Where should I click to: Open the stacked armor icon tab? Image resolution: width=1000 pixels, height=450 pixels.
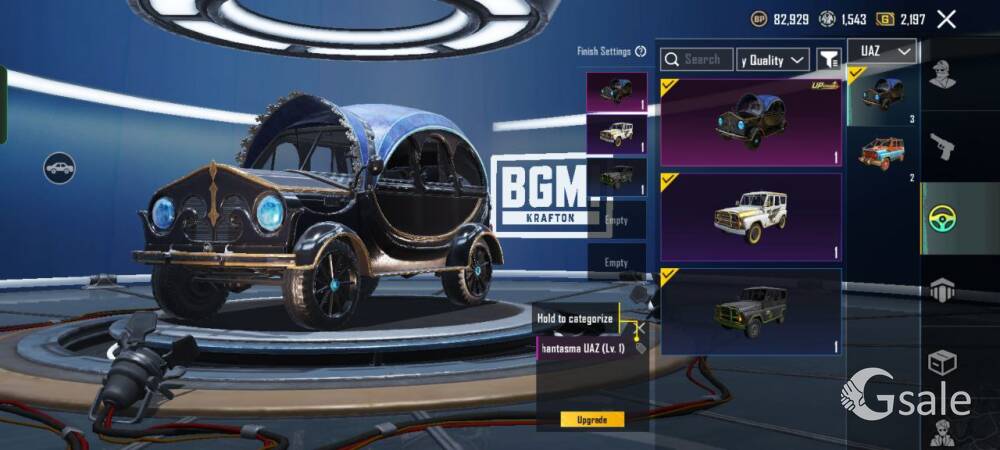[942, 290]
